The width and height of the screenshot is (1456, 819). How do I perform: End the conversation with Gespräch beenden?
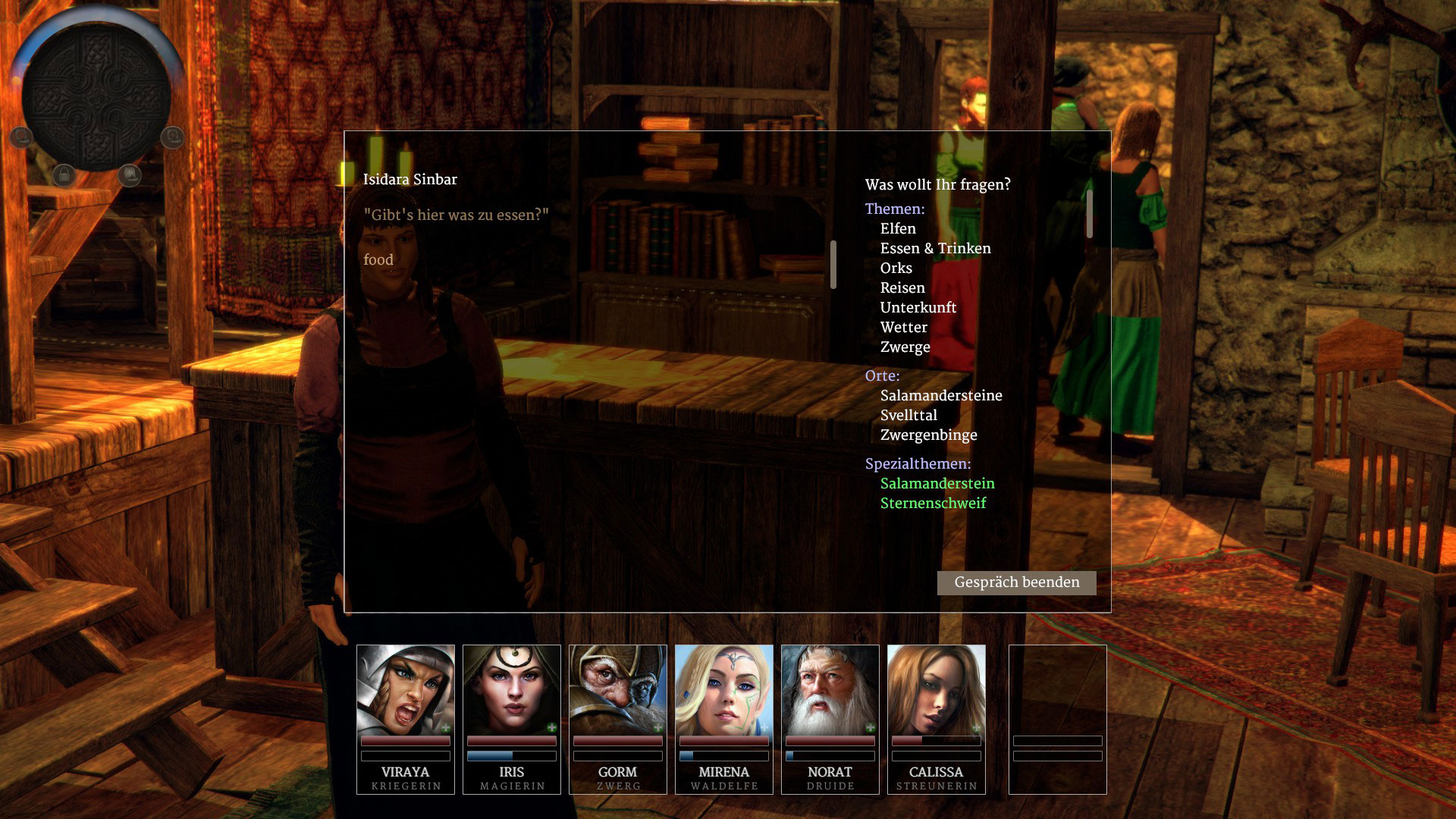(1016, 582)
